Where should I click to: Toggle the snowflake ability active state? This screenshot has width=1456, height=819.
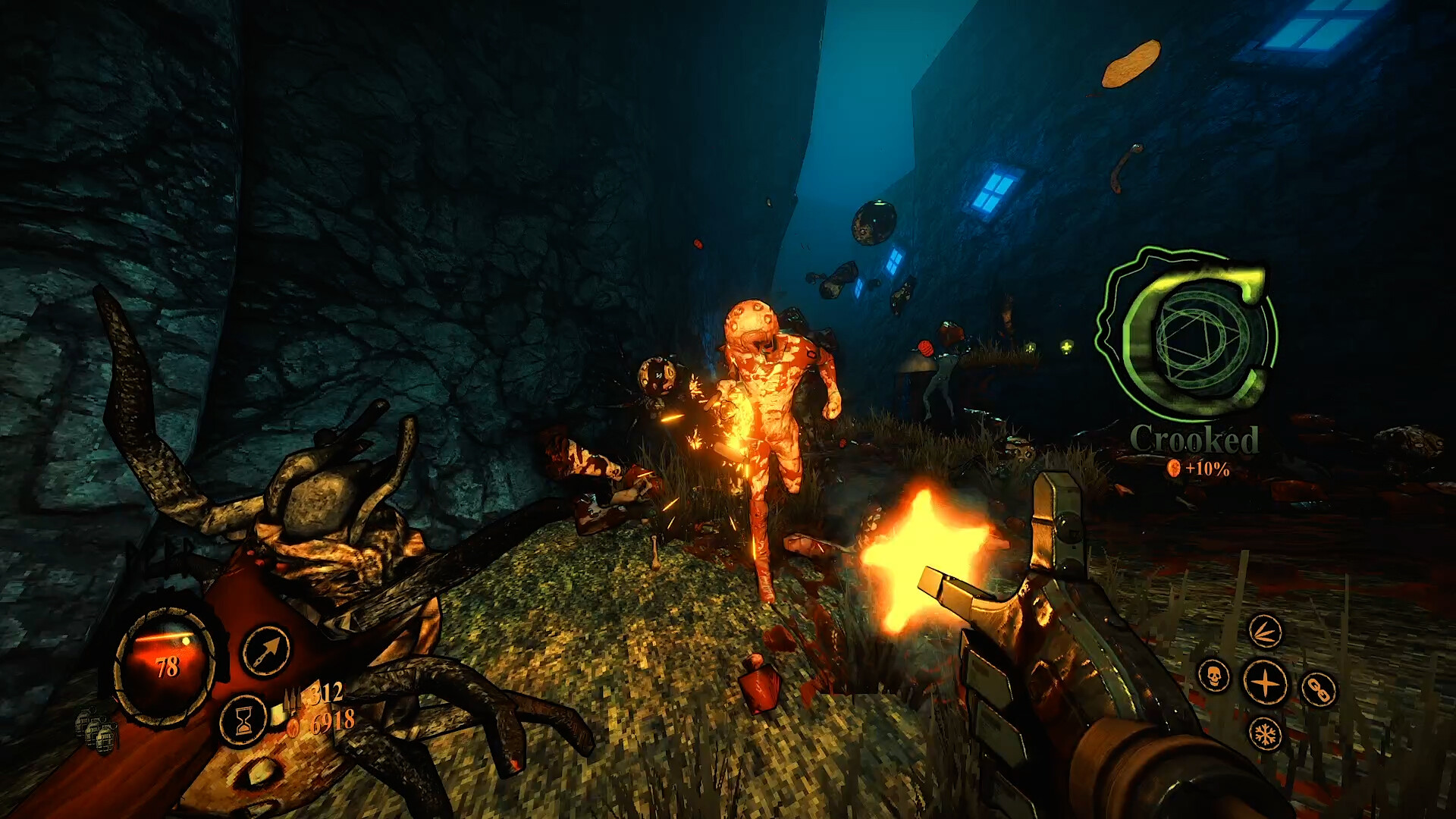[x=1266, y=735]
